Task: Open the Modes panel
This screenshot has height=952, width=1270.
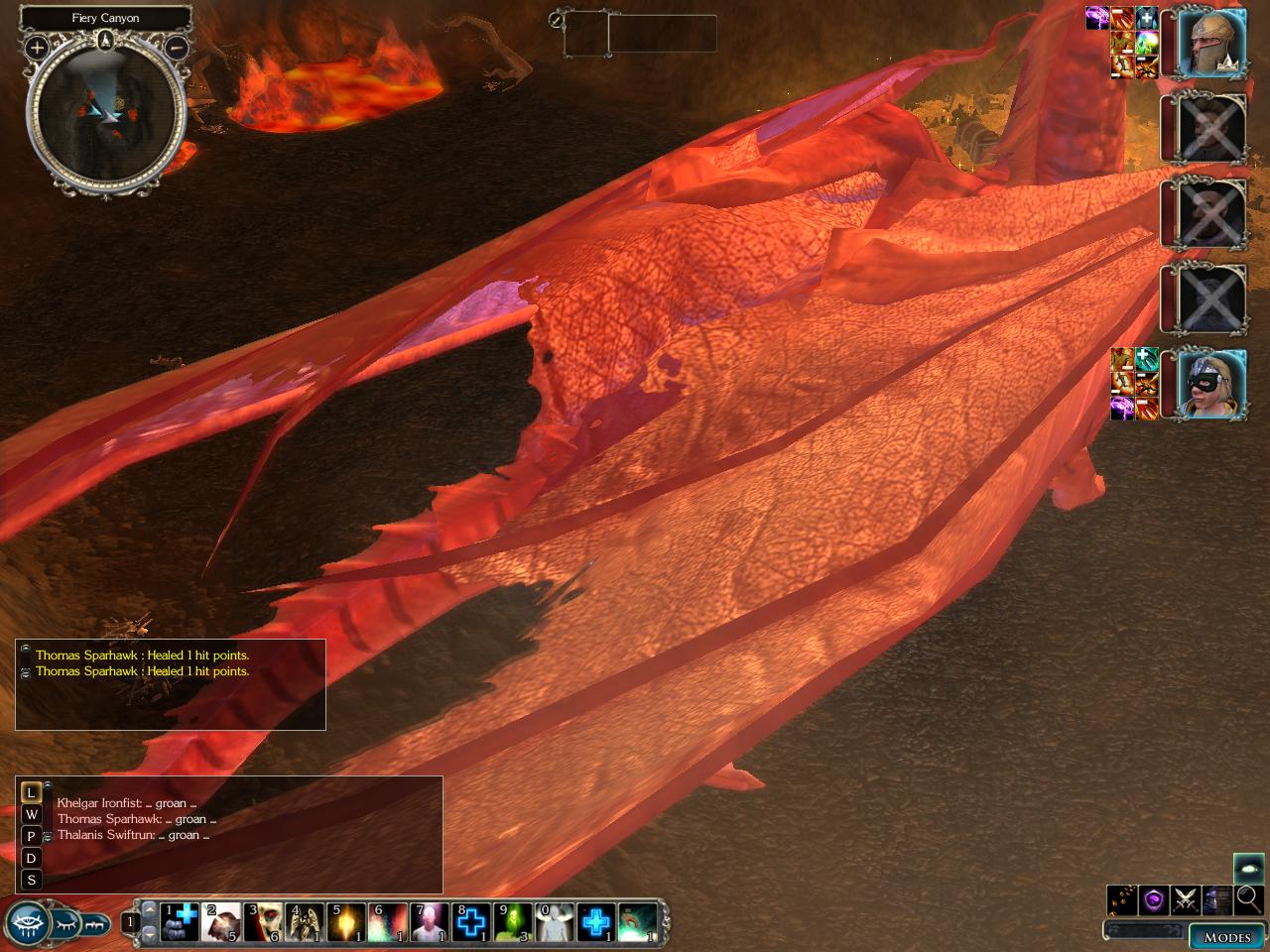Action: click(1226, 937)
